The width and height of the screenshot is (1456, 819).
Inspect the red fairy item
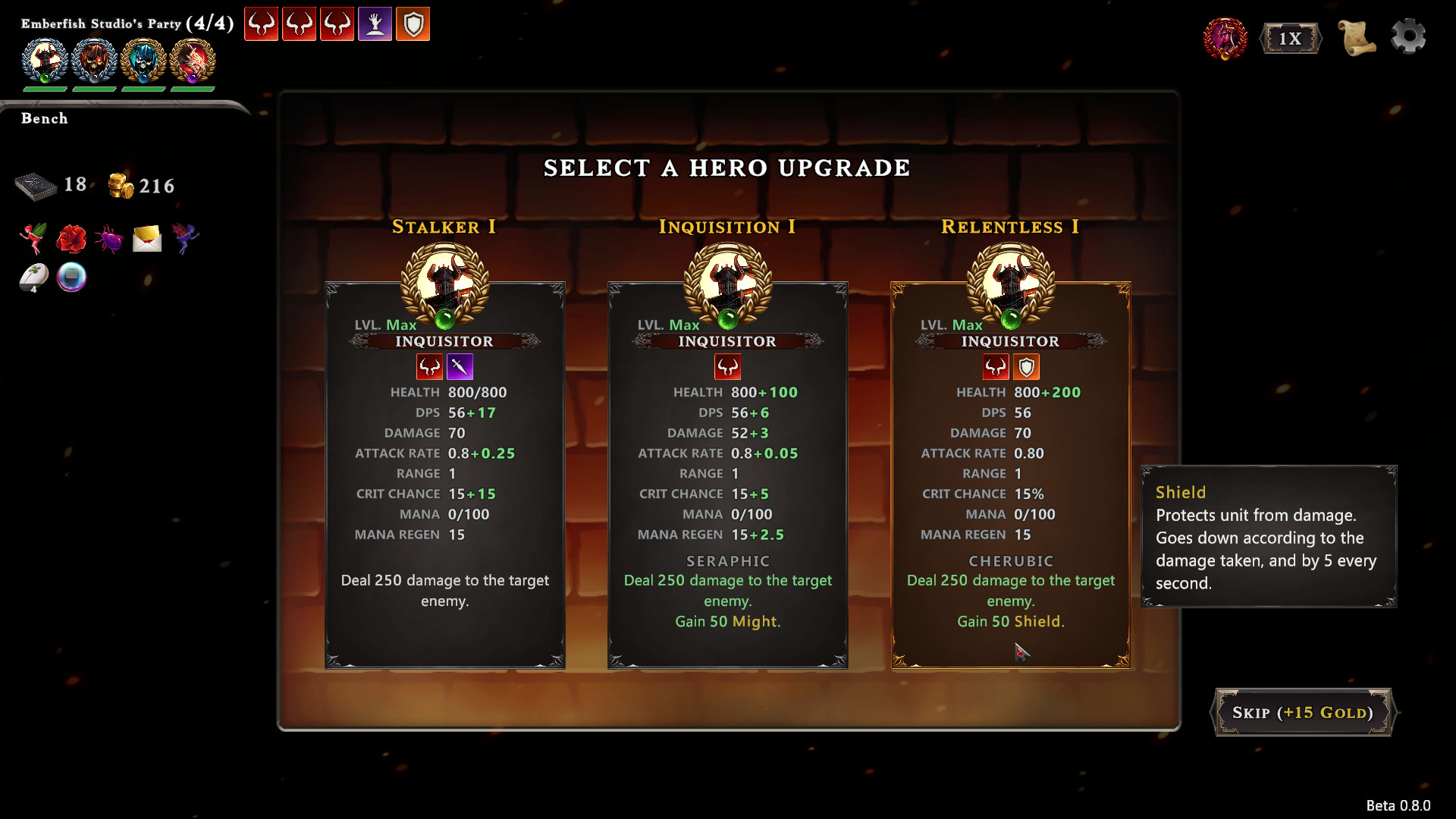point(33,238)
